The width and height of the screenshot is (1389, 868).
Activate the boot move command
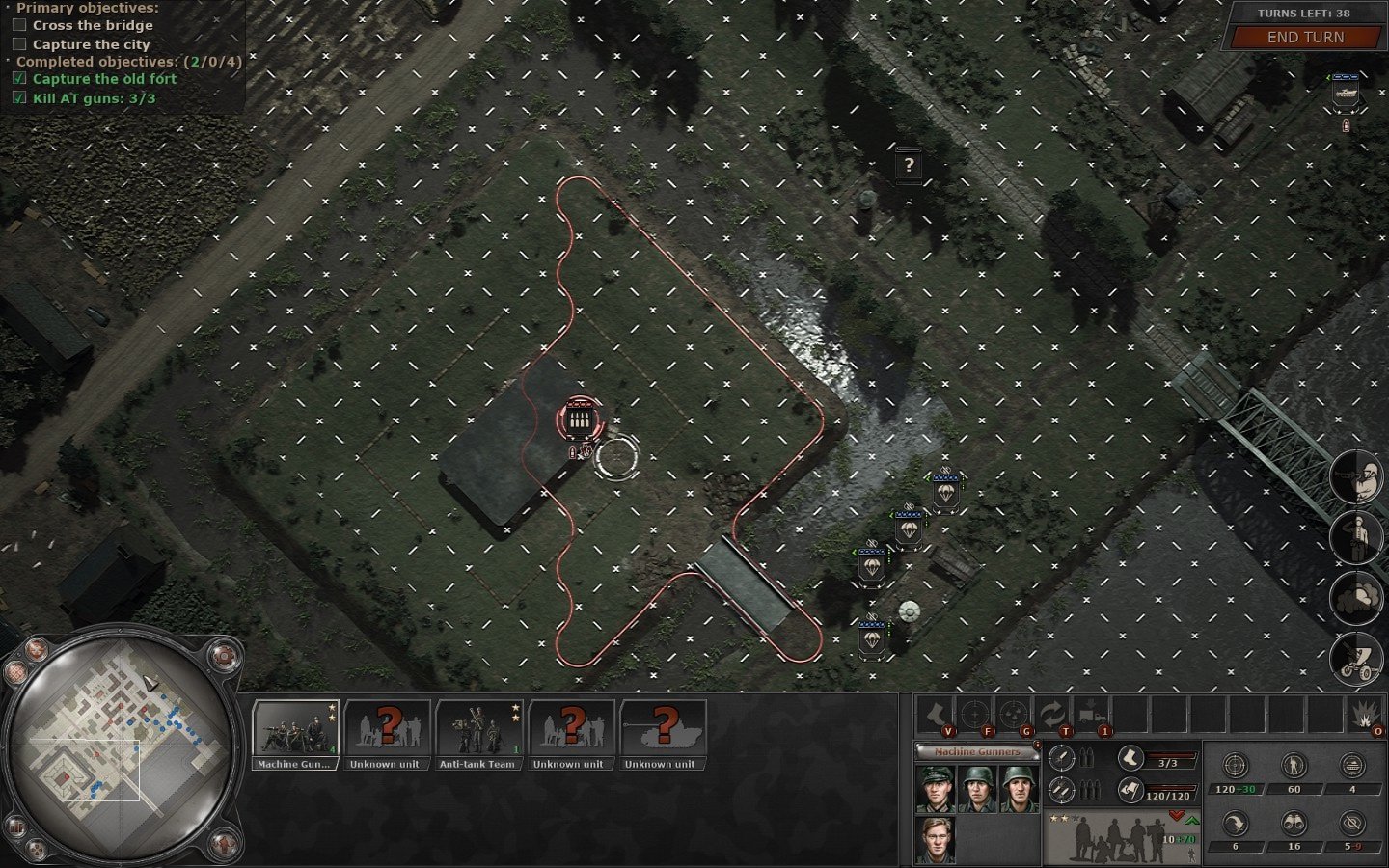pos(935,716)
